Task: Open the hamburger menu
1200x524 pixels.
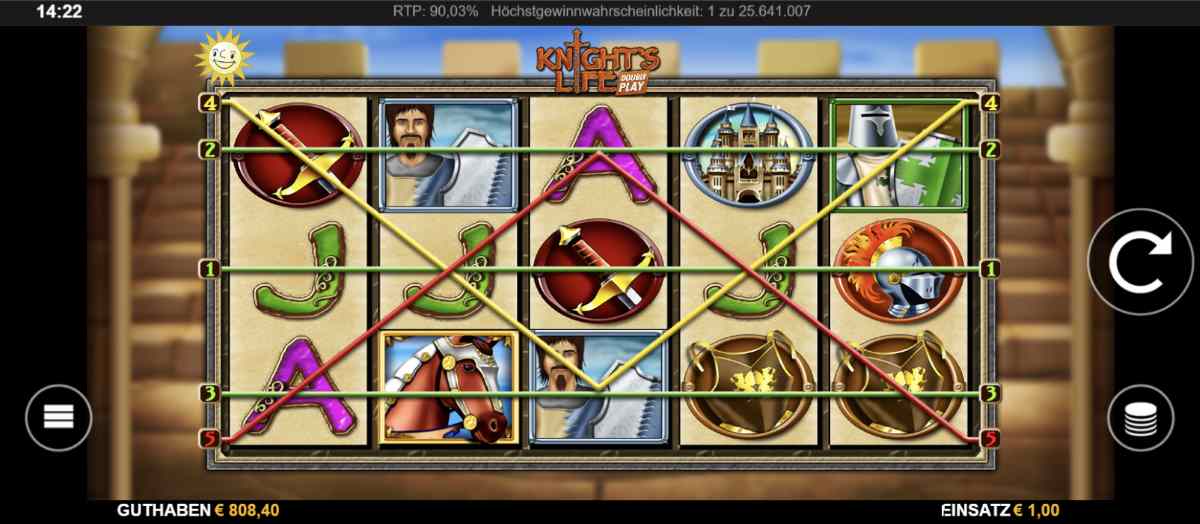Action: [59, 417]
